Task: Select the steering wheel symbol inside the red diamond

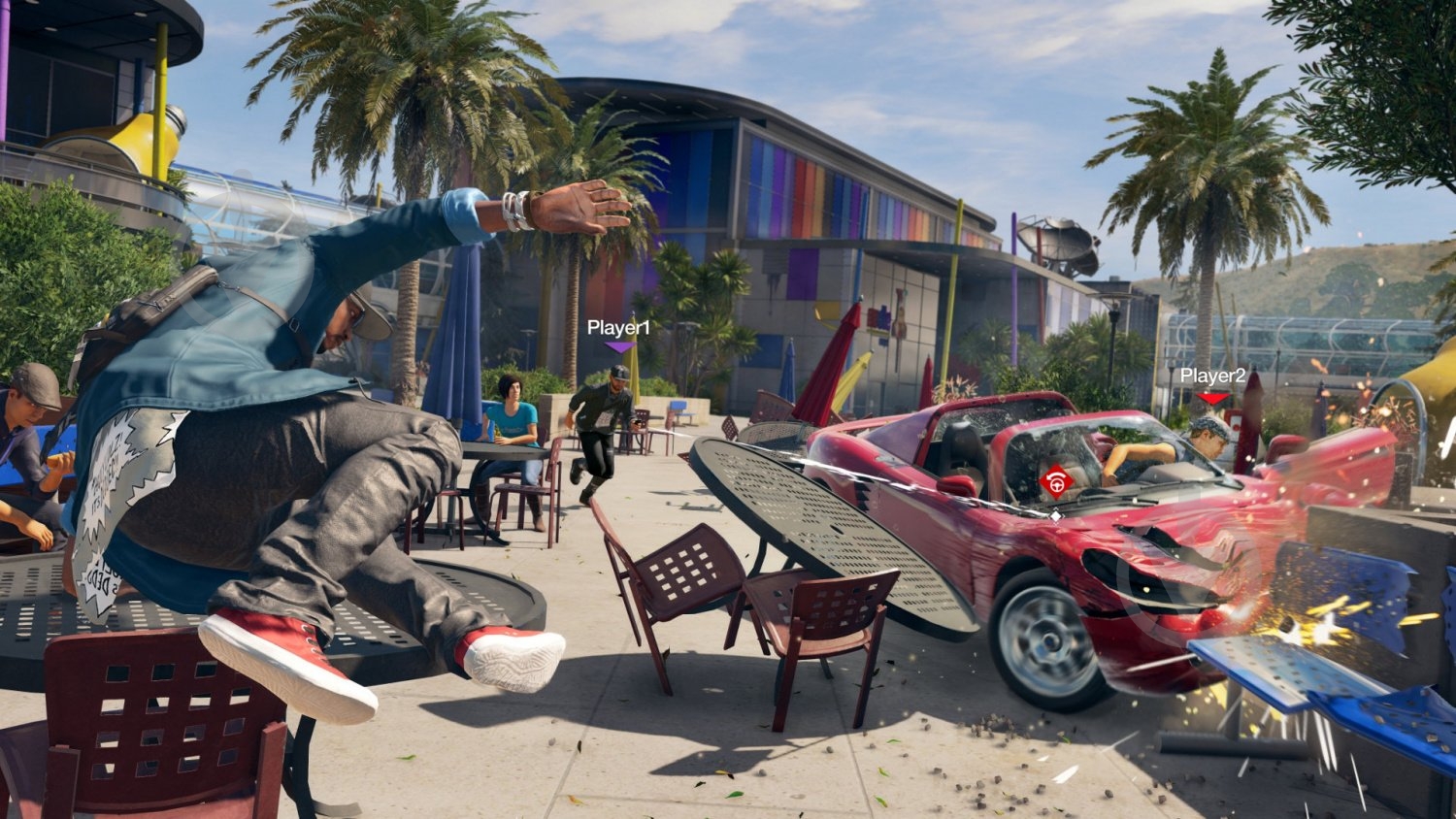Action: [x=1055, y=481]
